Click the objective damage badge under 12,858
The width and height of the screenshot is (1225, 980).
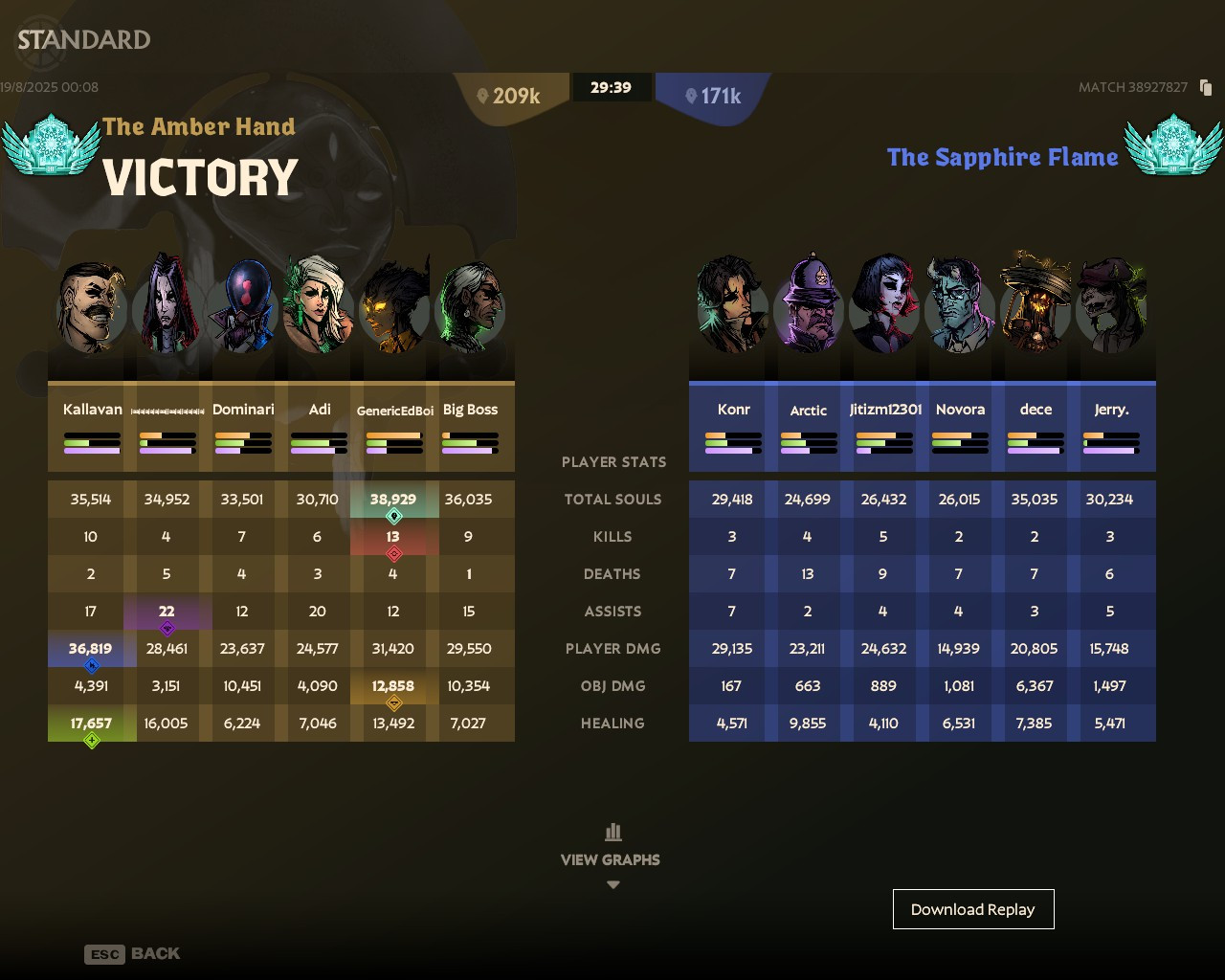[393, 702]
